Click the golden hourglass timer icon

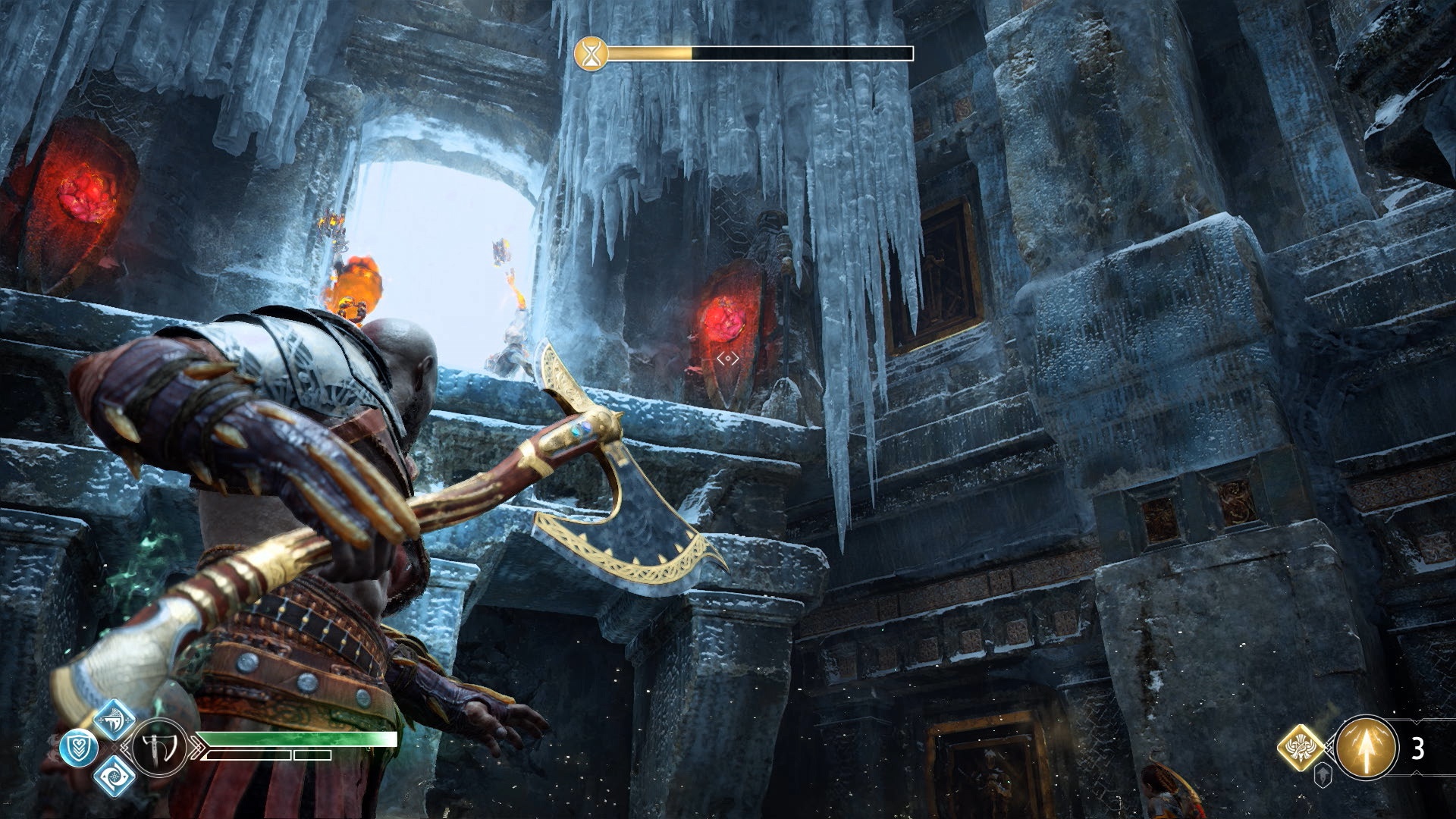(591, 54)
